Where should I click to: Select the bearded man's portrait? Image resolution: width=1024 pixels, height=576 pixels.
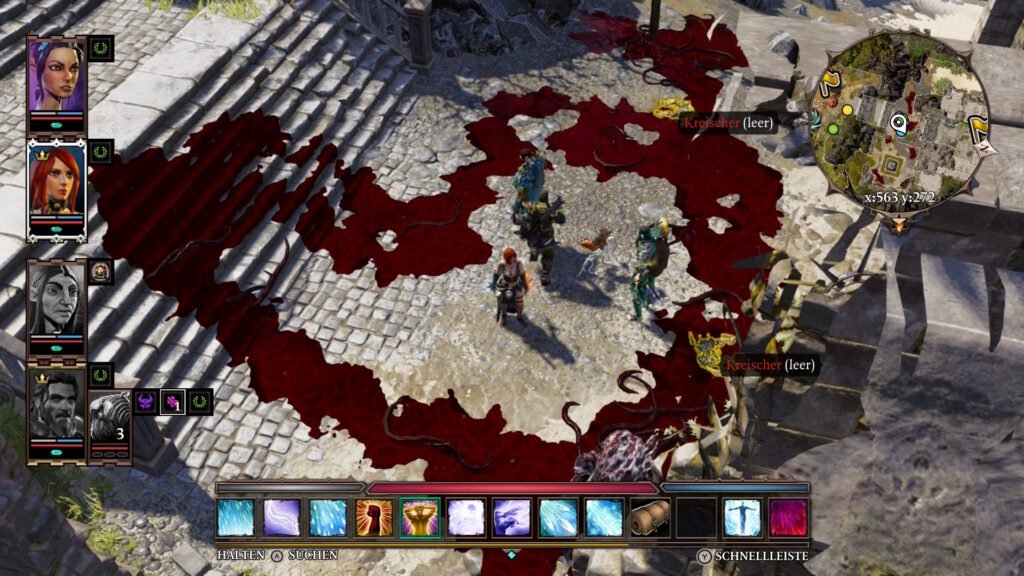(56, 406)
